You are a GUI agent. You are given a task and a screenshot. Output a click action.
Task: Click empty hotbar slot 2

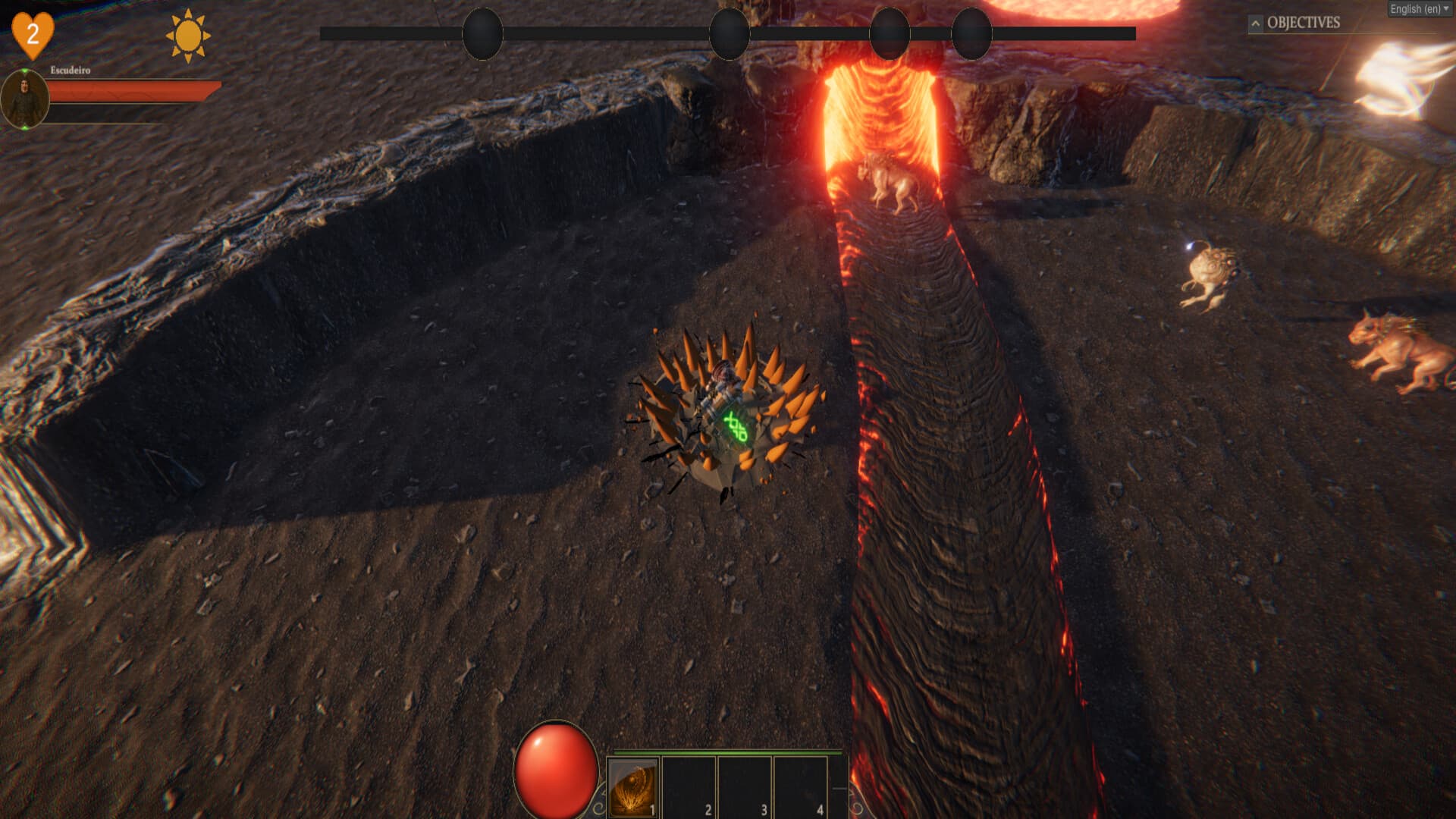(689, 789)
